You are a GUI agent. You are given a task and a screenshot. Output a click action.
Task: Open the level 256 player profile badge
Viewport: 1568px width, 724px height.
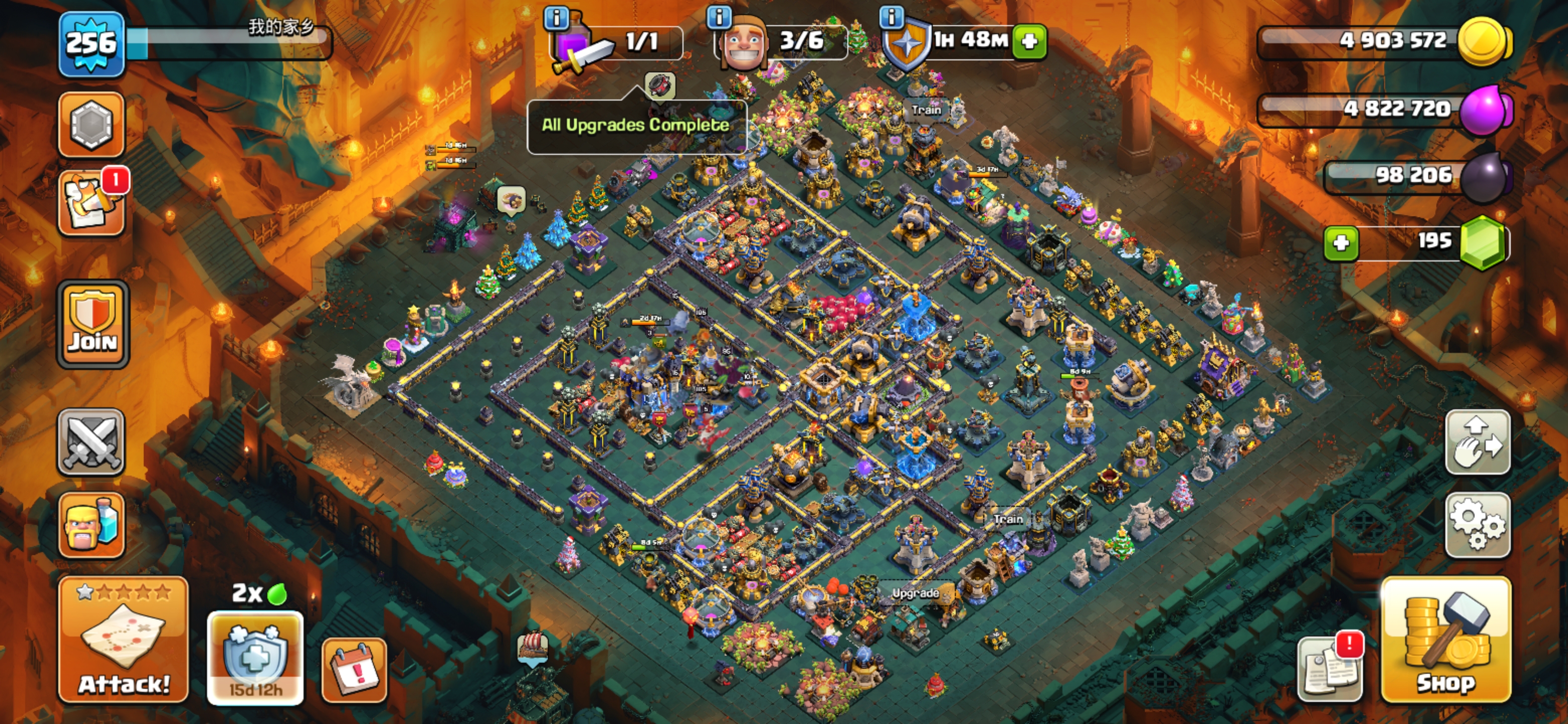point(91,44)
